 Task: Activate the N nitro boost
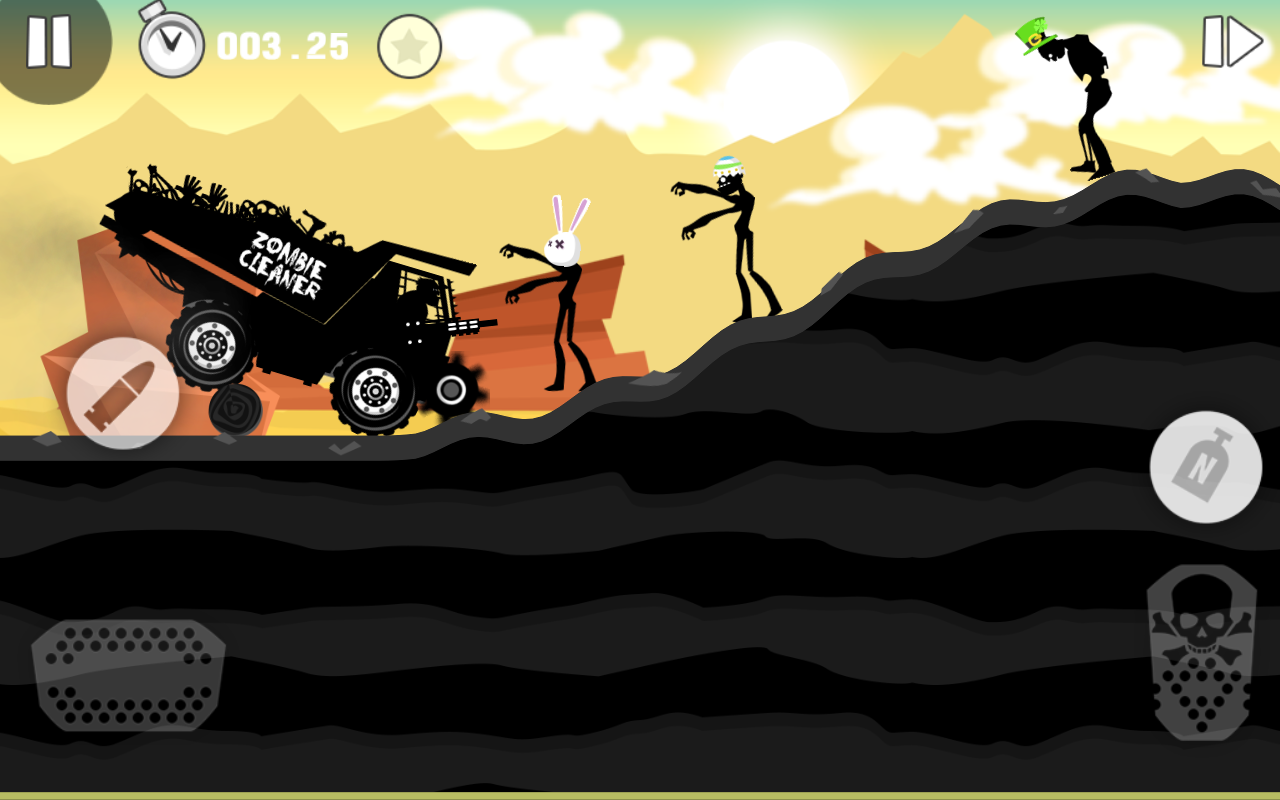(x=1205, y=468)
